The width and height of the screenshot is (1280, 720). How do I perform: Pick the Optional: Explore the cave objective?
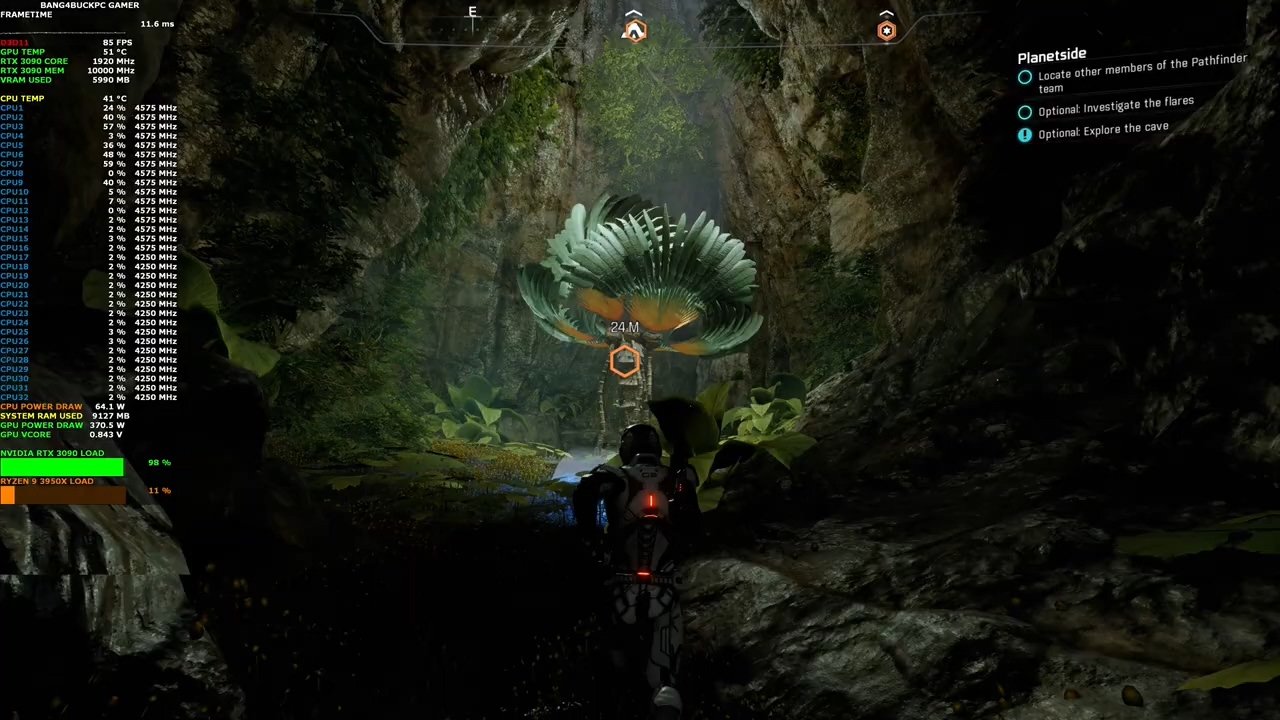pyautogui.click(x=1102, y=131)
